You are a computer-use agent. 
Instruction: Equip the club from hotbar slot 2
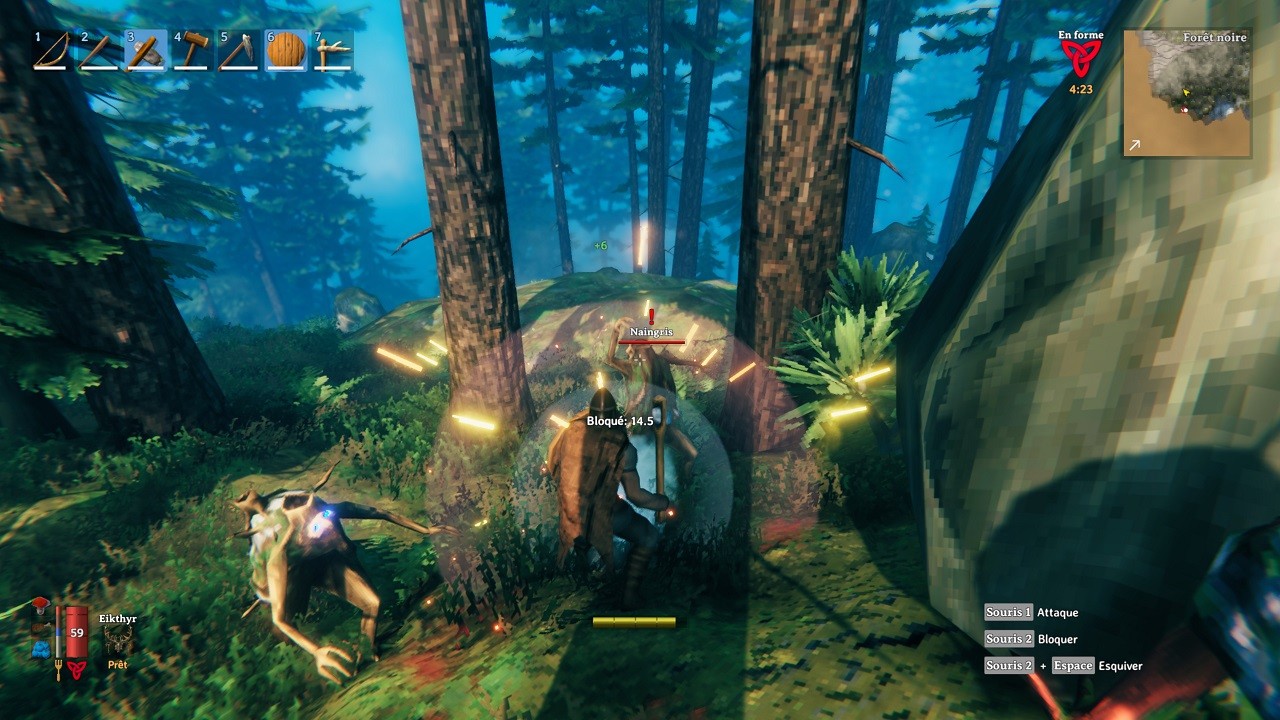98,50
